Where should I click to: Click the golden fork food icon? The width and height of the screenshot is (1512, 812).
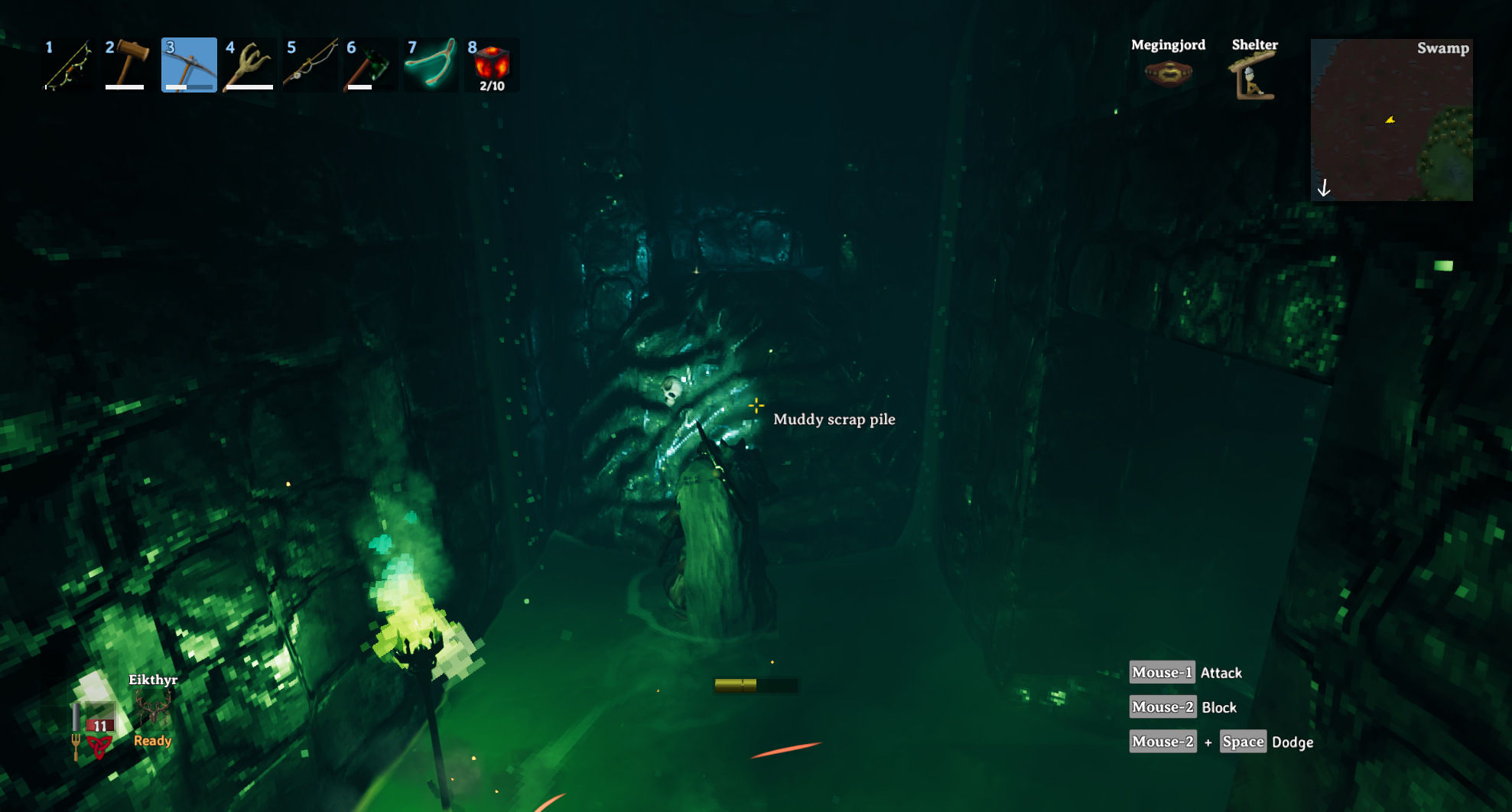76,745
